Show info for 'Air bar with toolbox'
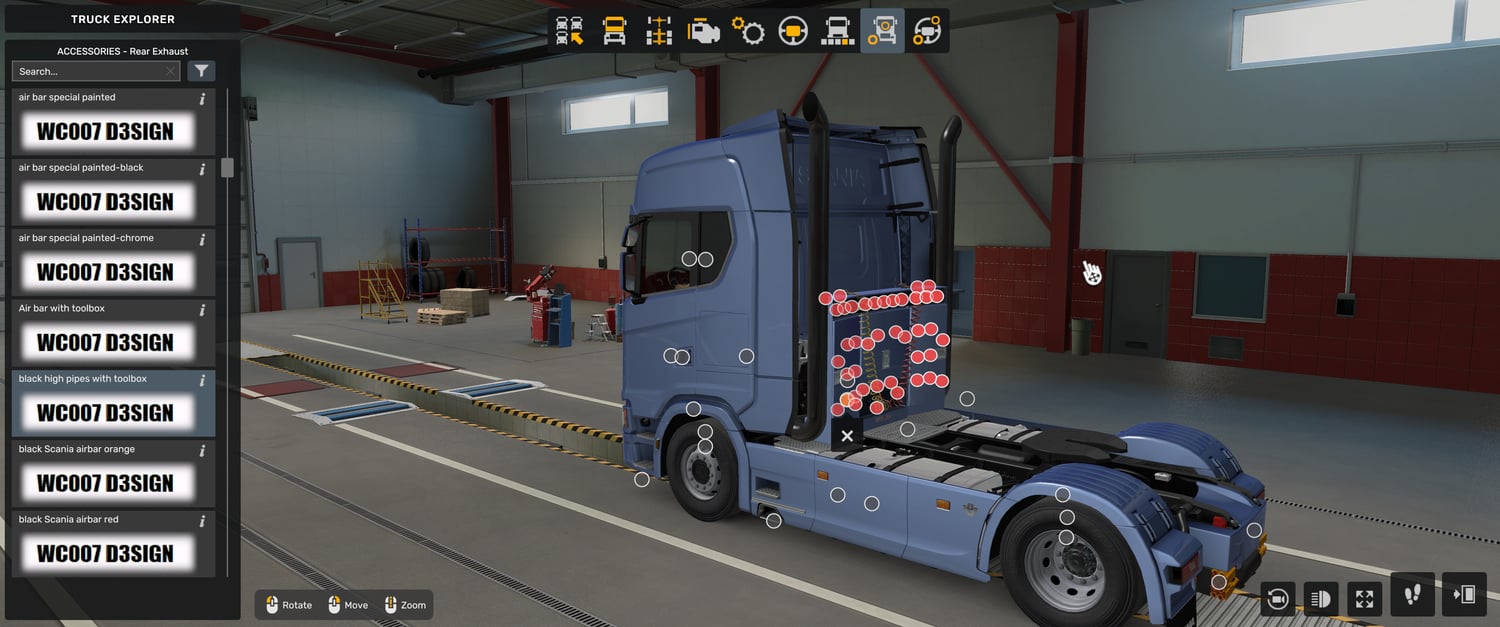 click(202, 309)
